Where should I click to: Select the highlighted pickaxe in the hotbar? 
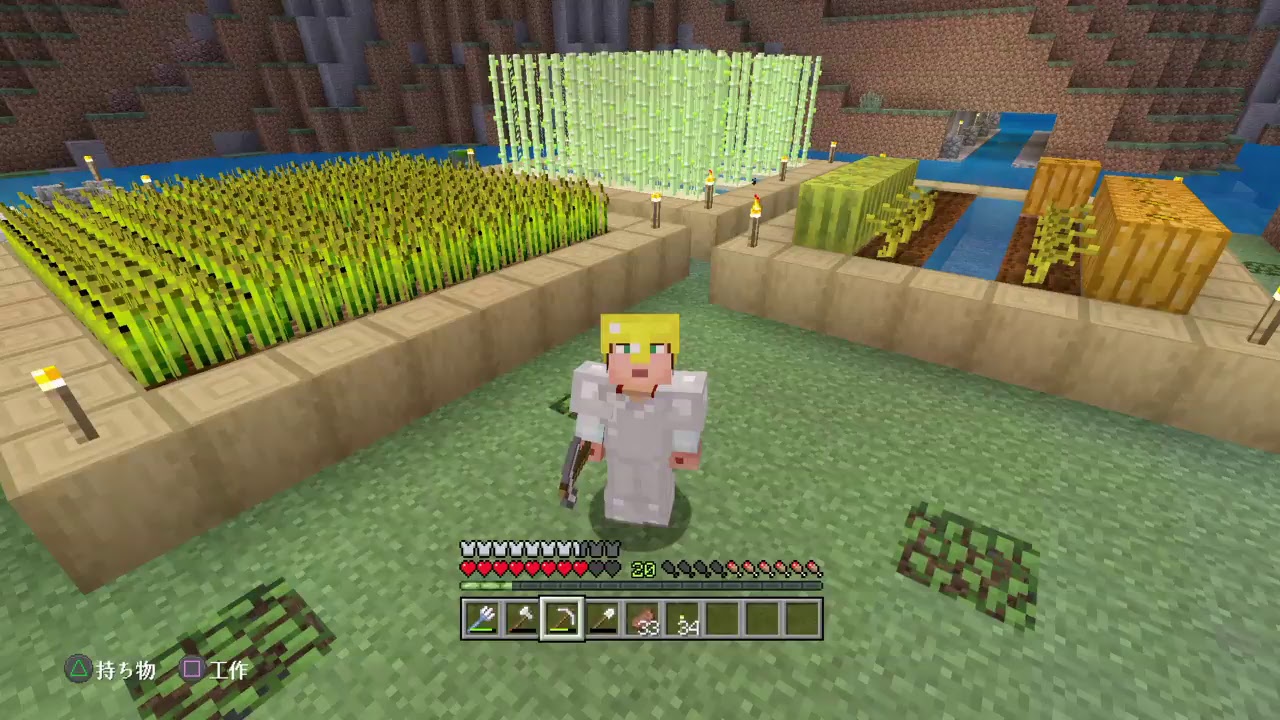[561, 620]
